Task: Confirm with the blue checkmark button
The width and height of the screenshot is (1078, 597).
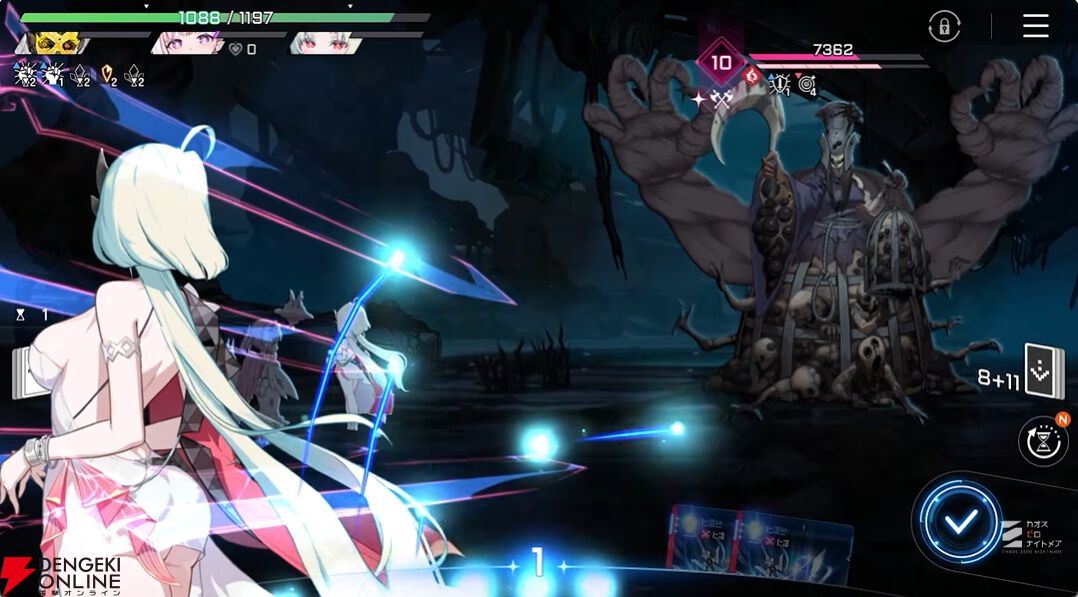Action: [x=961, y=520]
